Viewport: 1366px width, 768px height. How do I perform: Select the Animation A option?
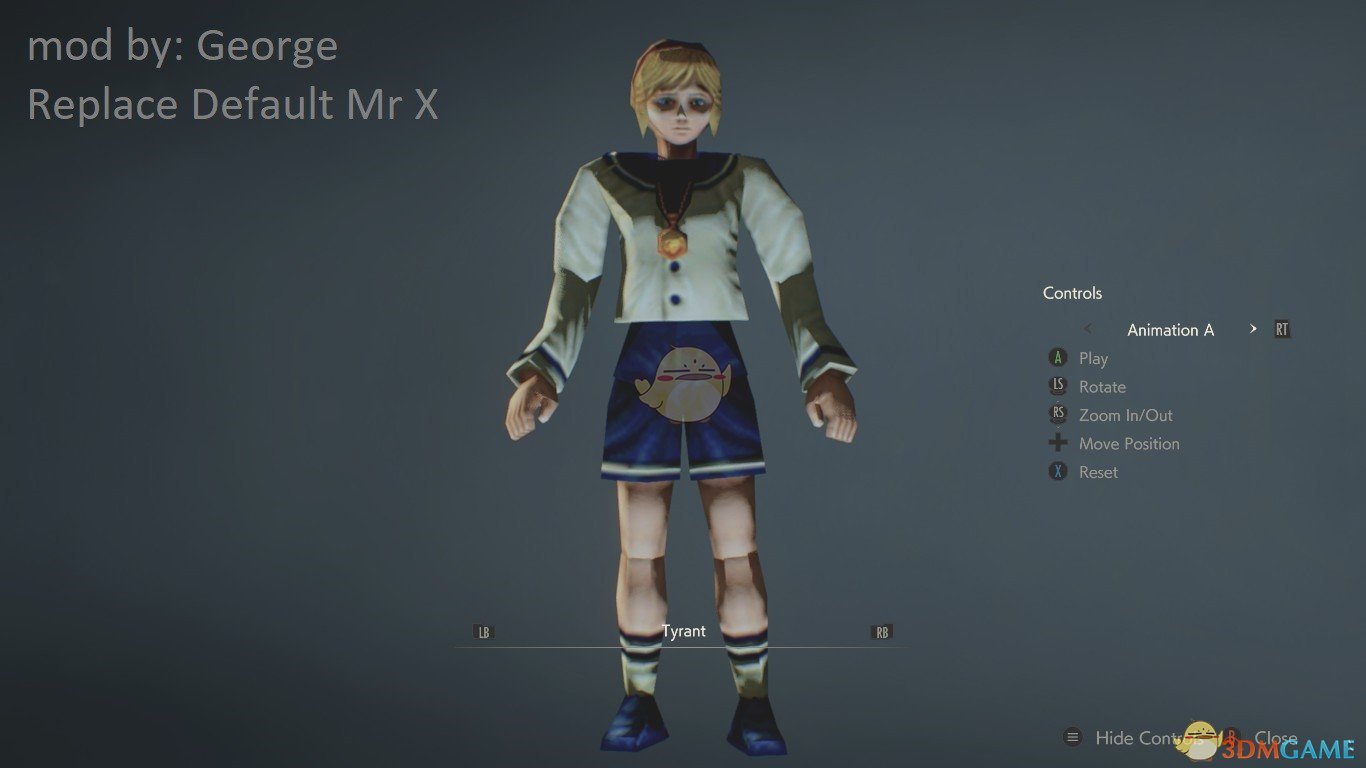(x=1170, y=329)
